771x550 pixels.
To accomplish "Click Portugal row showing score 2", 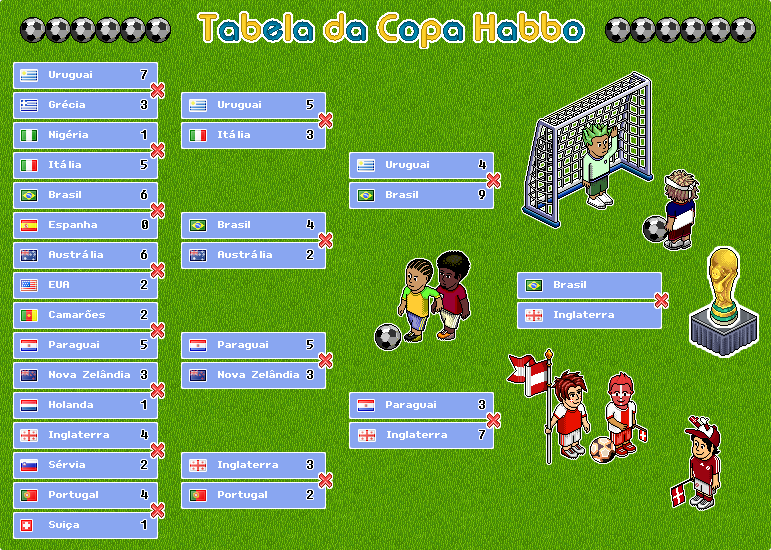I will (x=253, y=495).
